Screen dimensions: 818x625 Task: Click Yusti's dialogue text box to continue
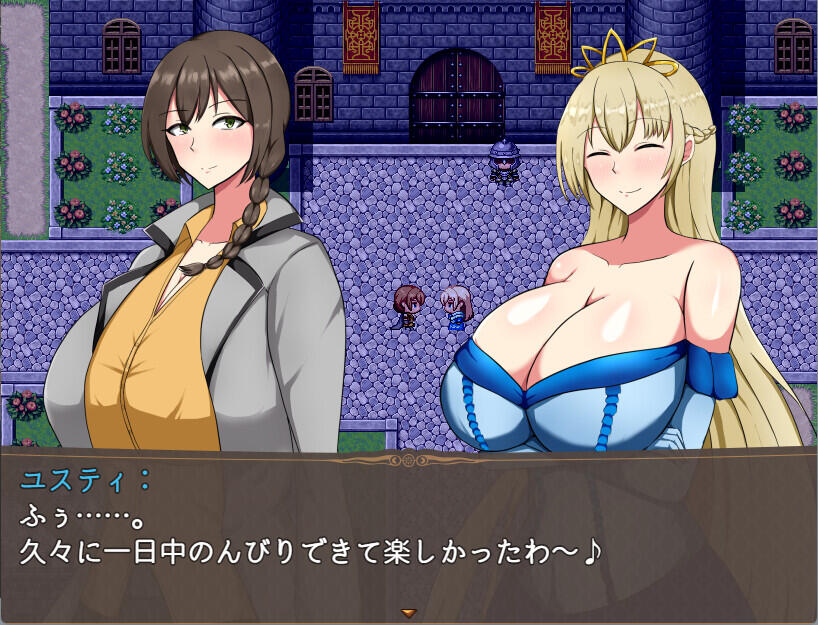[x=408, y=530]
